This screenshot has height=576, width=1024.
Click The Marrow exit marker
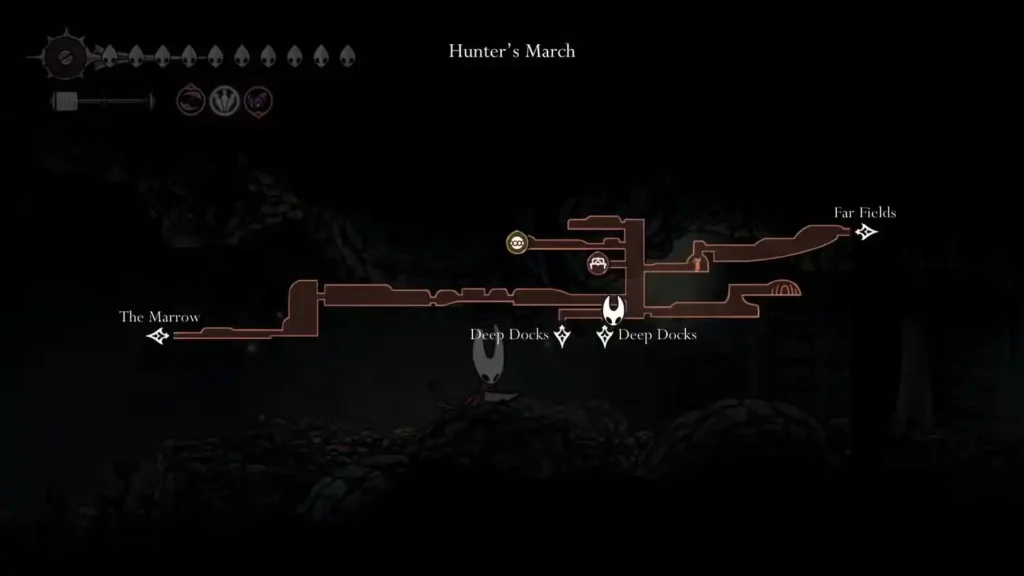click(158, 336)
